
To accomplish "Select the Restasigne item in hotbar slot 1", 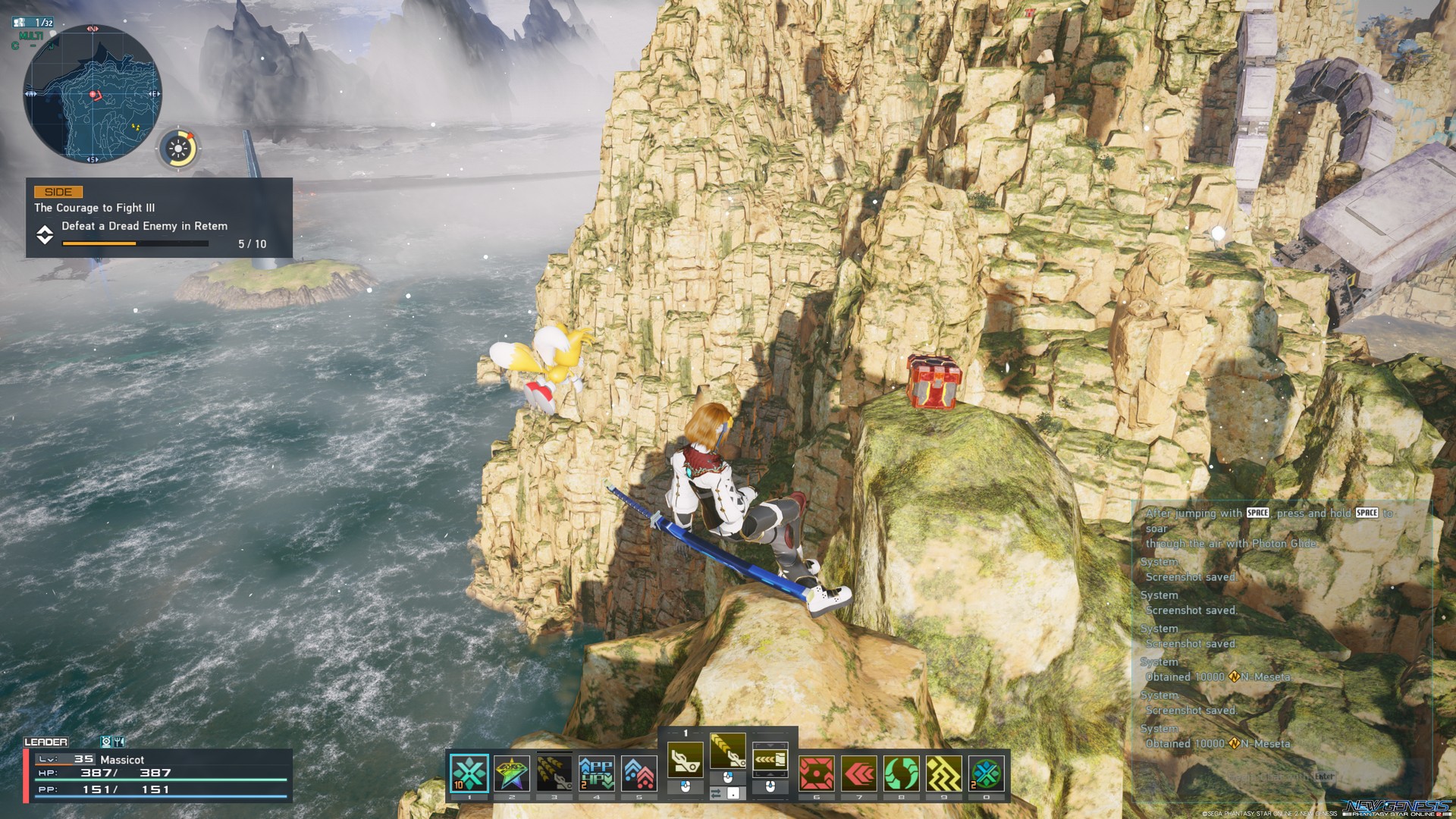I will pyautogui.click(x=469, y=771).
